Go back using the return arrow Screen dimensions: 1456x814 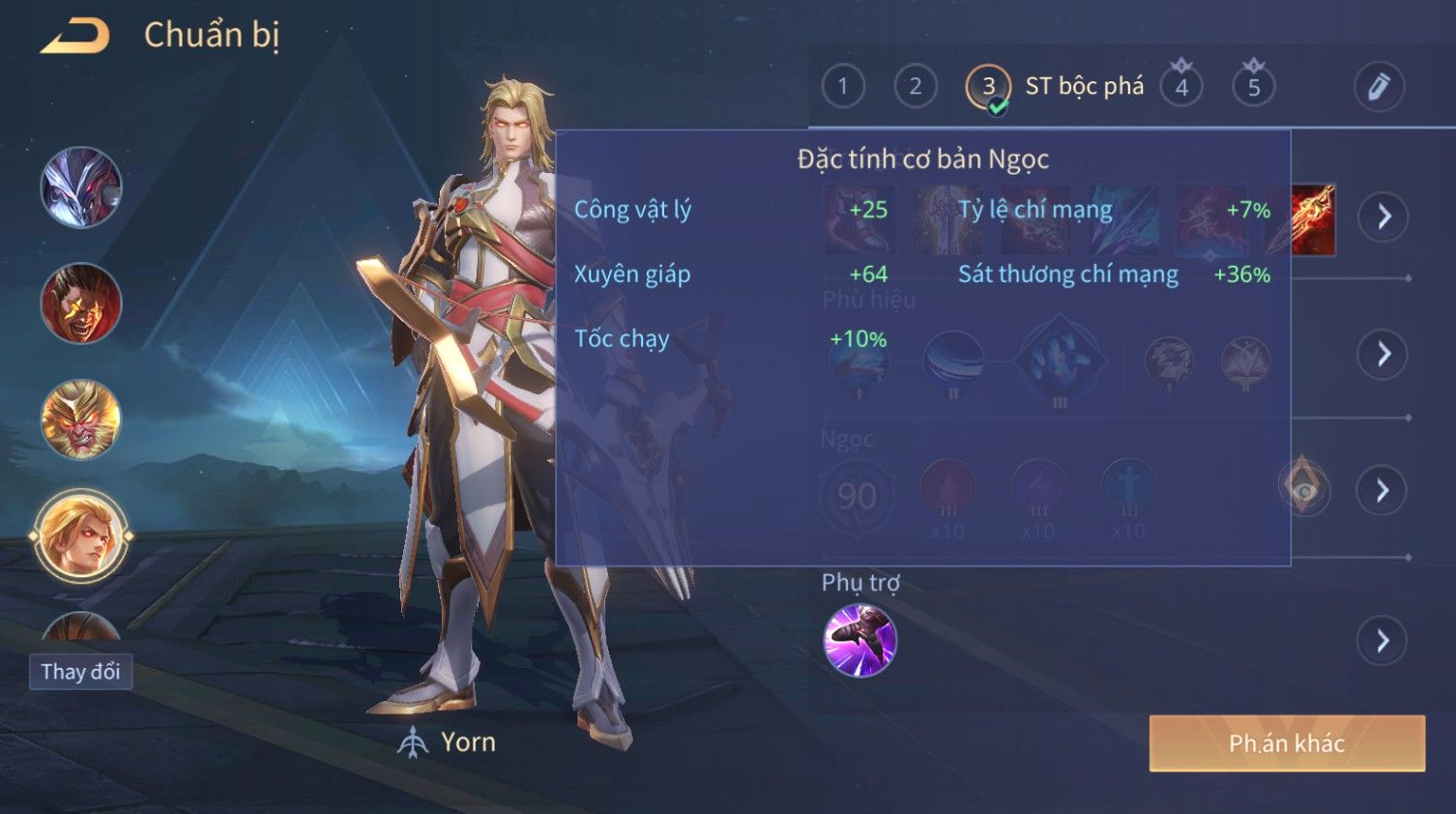(75, 36)
